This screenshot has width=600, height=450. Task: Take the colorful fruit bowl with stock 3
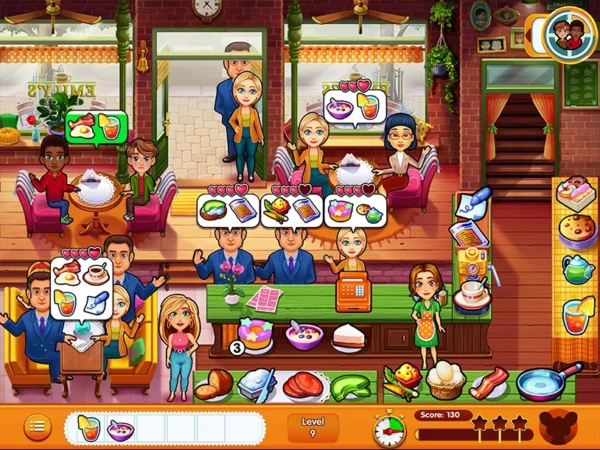(256, 333)
